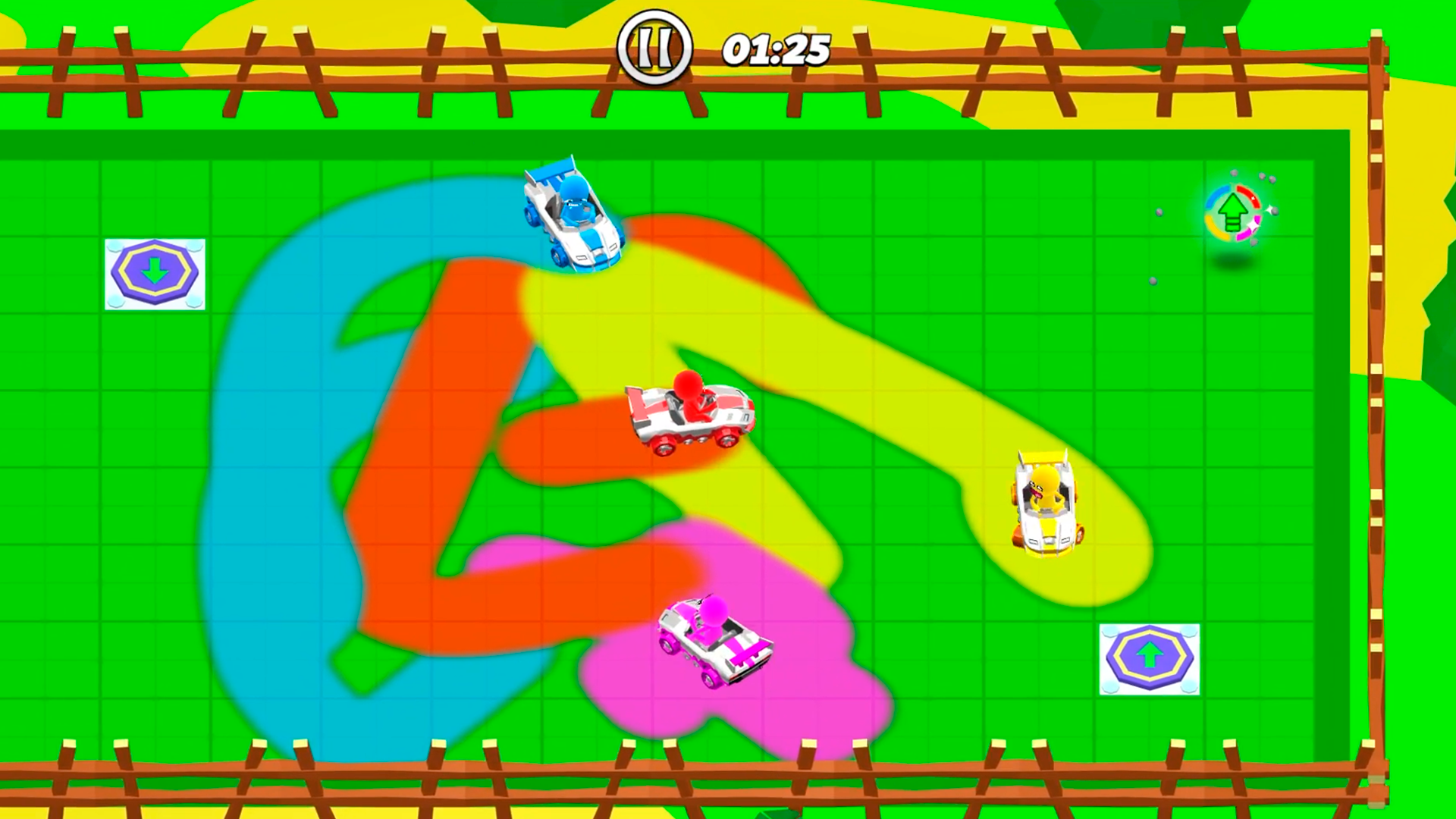Image resolution: width=1456 pixels, height=819 pixels.
Task: Collect the rainbow speed-up power-up
Action: [1232, 212]
